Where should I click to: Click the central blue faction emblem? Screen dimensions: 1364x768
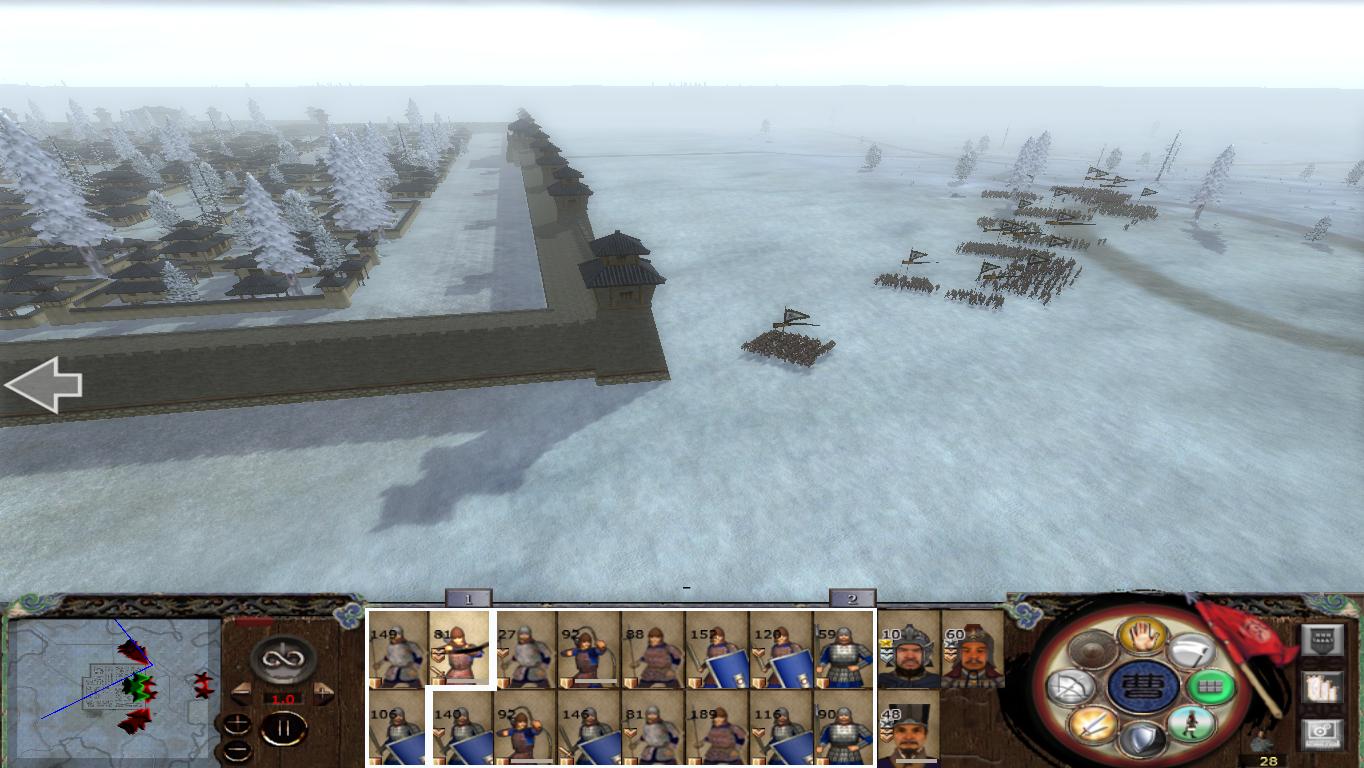[1142, 687]
